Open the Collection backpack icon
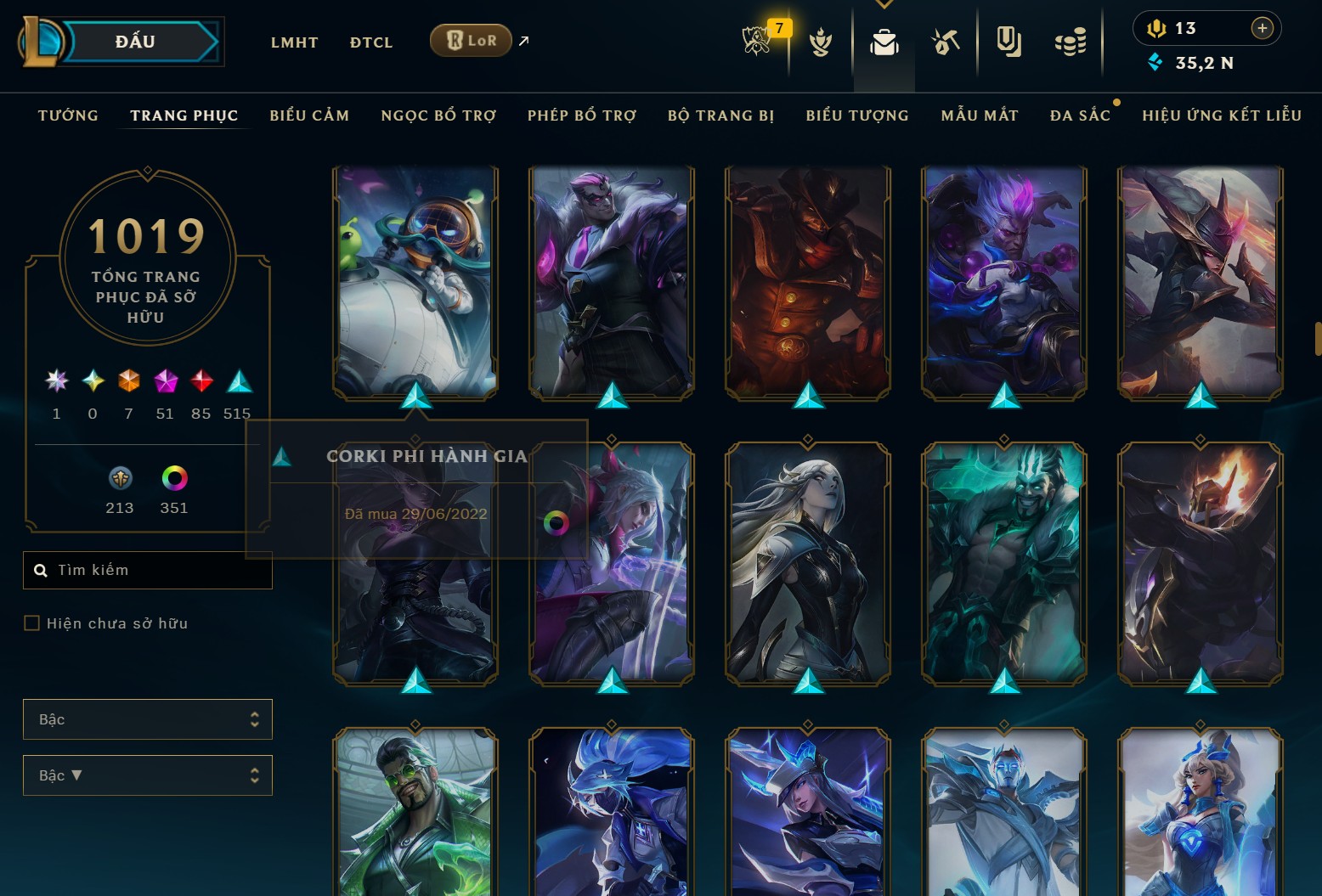This screenshot has height=896, width=1322. coord(884,41)
